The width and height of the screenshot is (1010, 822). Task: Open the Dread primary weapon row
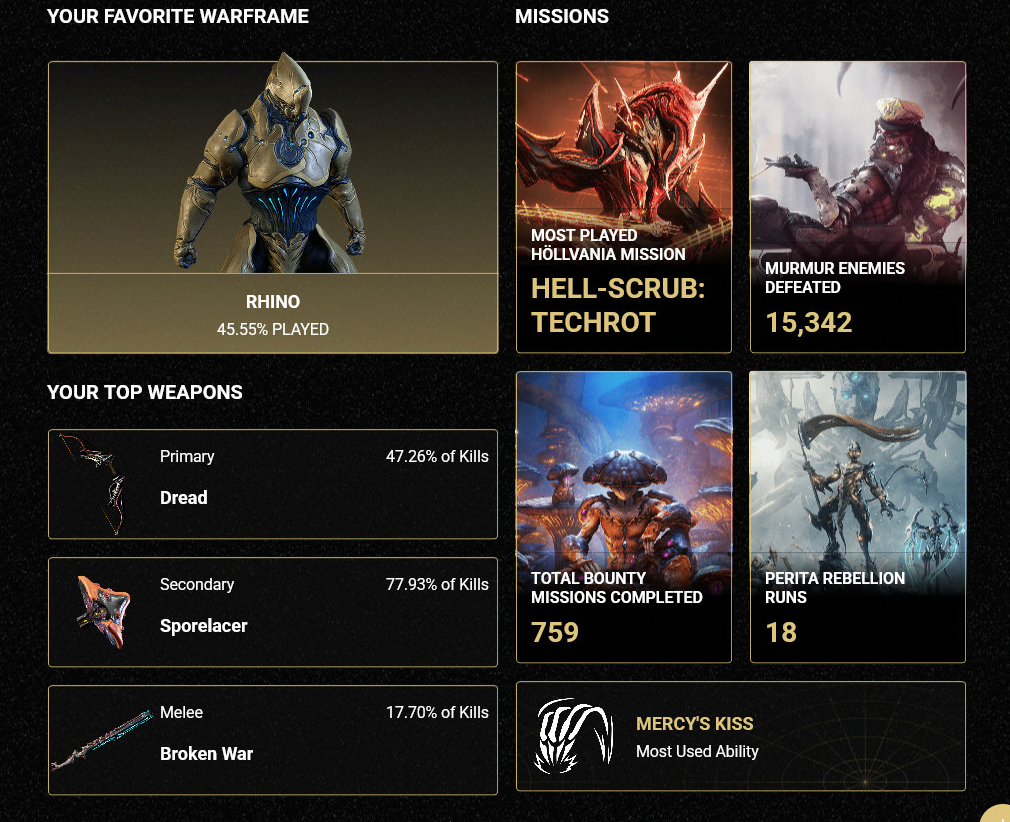(x=272, y=484)
